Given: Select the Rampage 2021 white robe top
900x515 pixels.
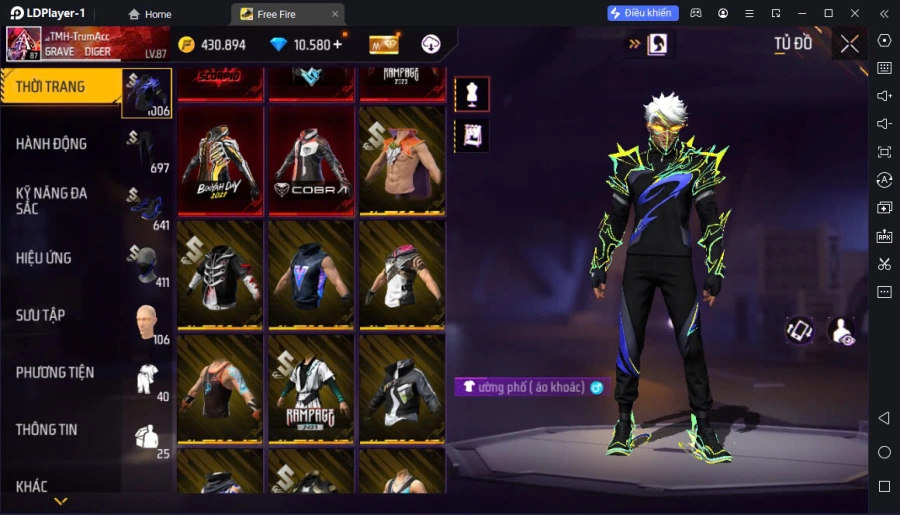Looking at the screenshot, I should [311, 389].
